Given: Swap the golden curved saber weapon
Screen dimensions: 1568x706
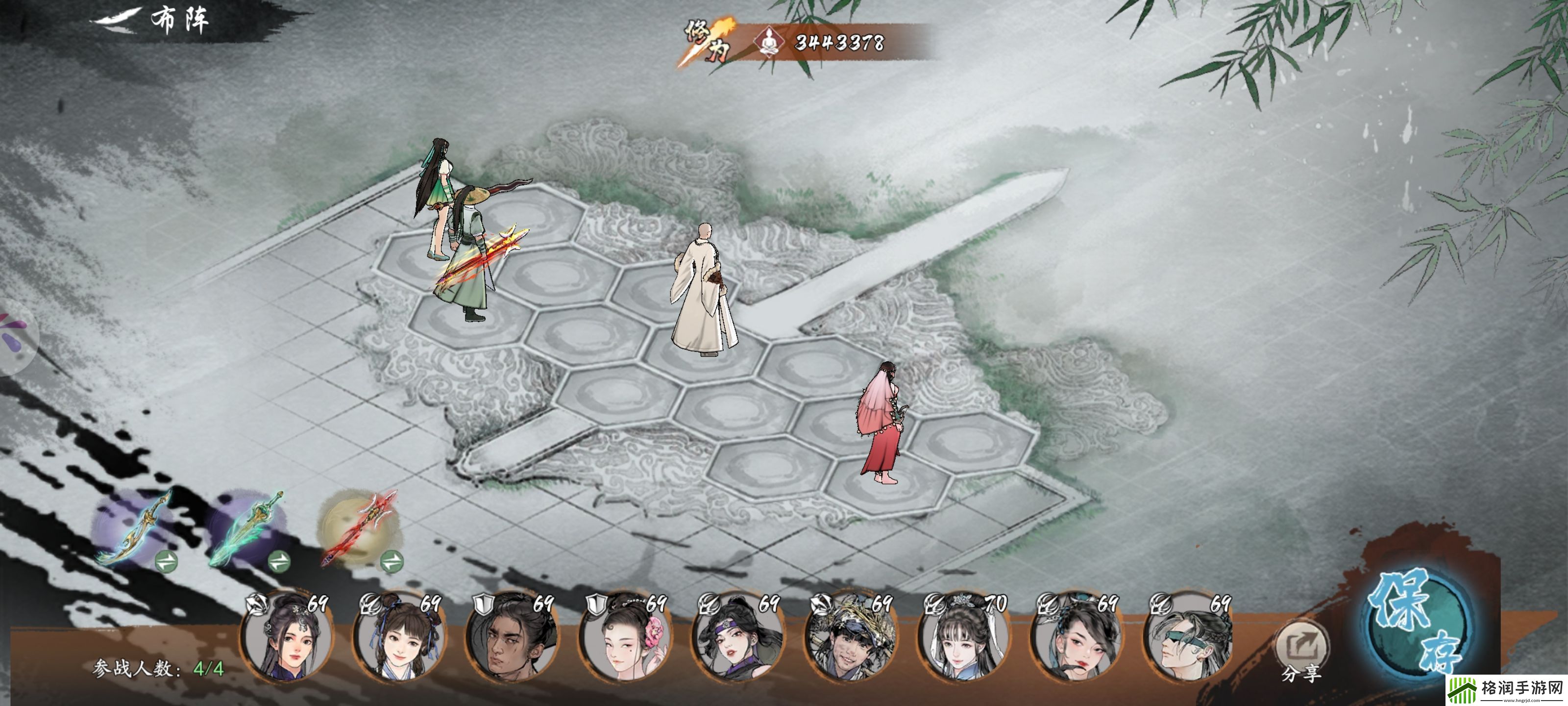Looking at the screenshot, I should click(165, 561).
